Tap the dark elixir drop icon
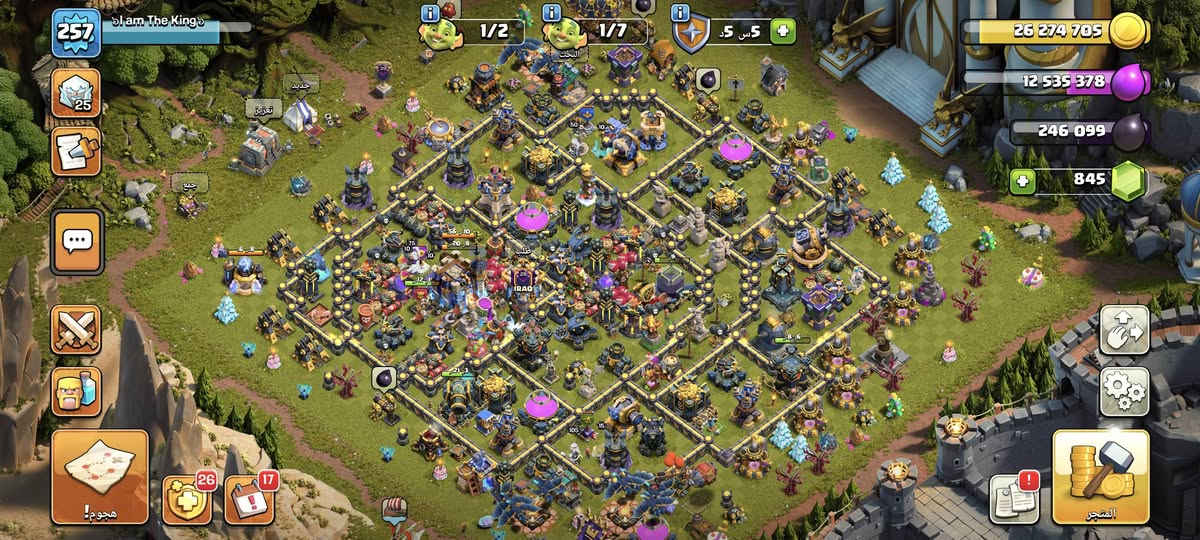This screenshot has width=1200, height=540. tap(1130, 131)
